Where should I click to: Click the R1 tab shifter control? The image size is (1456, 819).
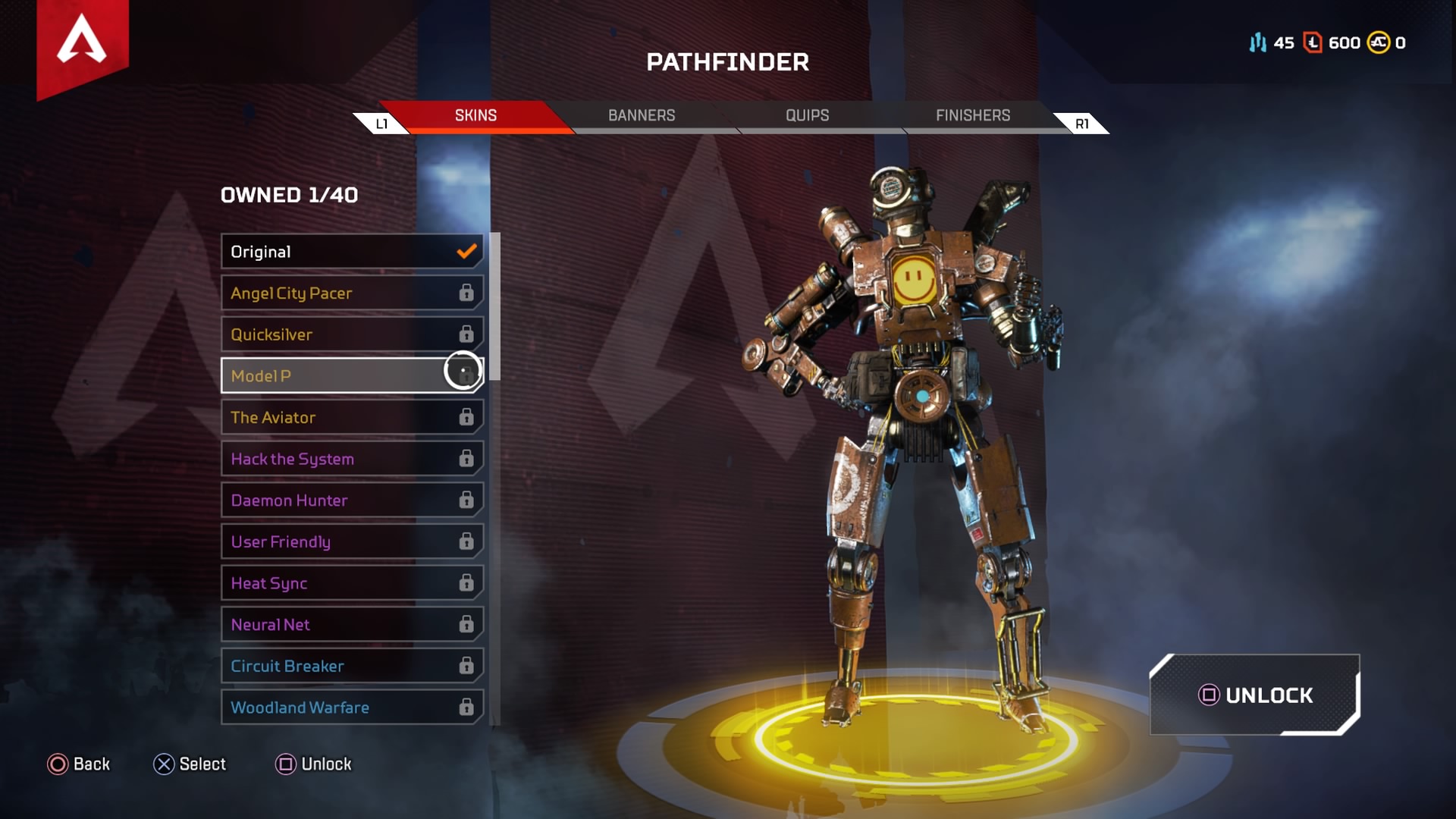click(1081, 122)
